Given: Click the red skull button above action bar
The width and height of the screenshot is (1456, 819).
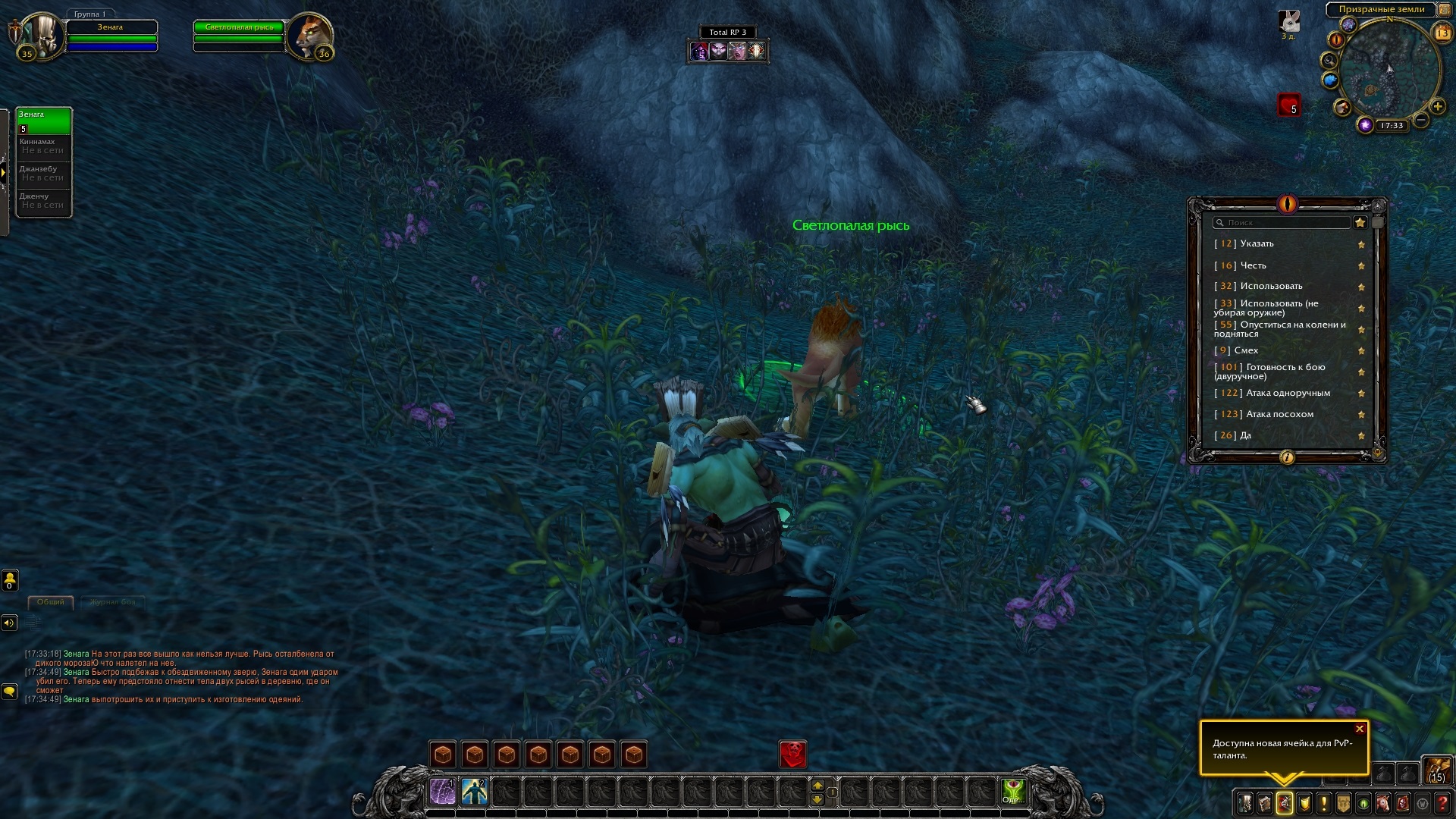Looking at the screenshot, I should [x=793, y=754].
